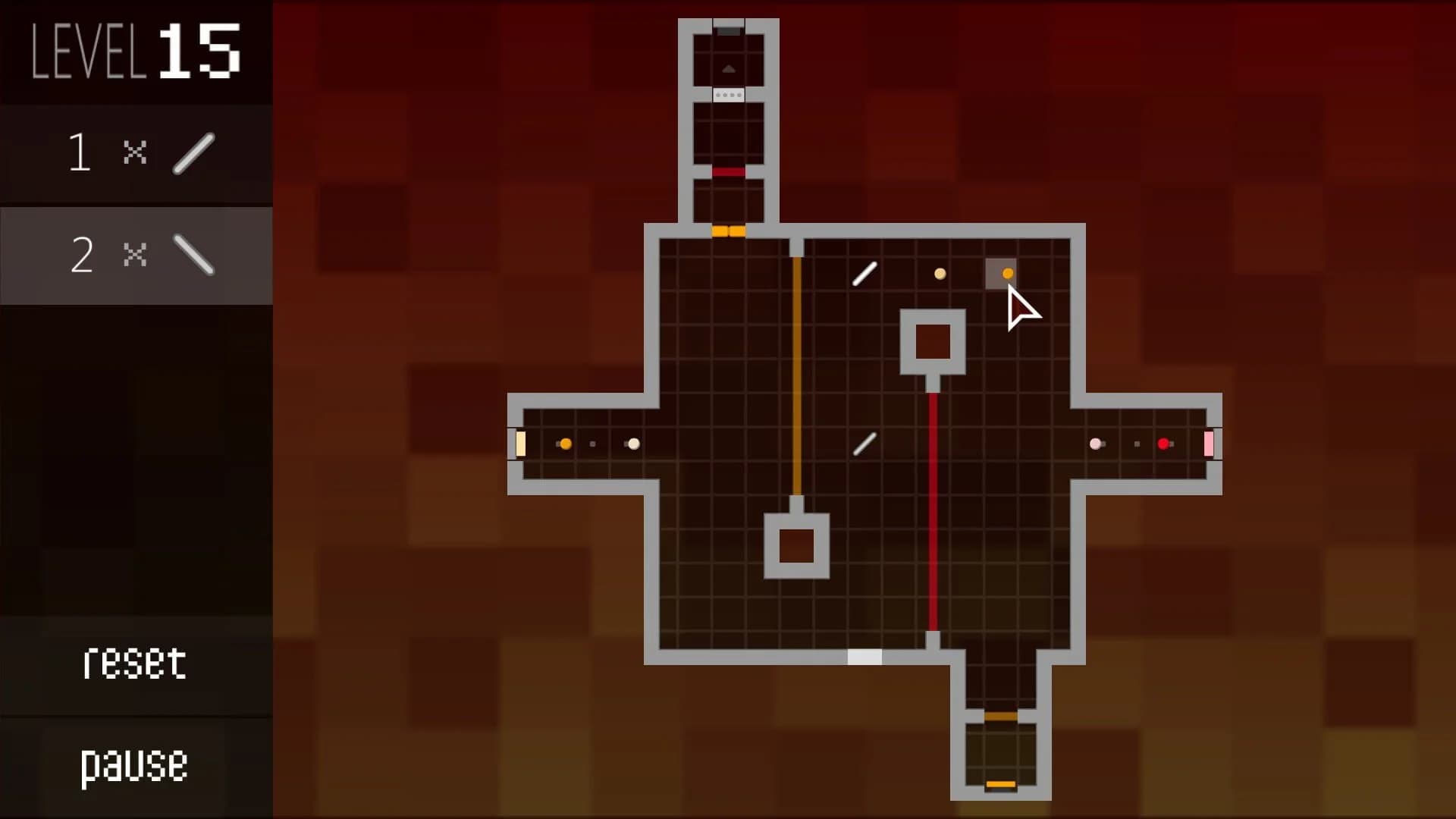
Task: Click the red dot in the right corridor
Action: tap(1165, 444)
